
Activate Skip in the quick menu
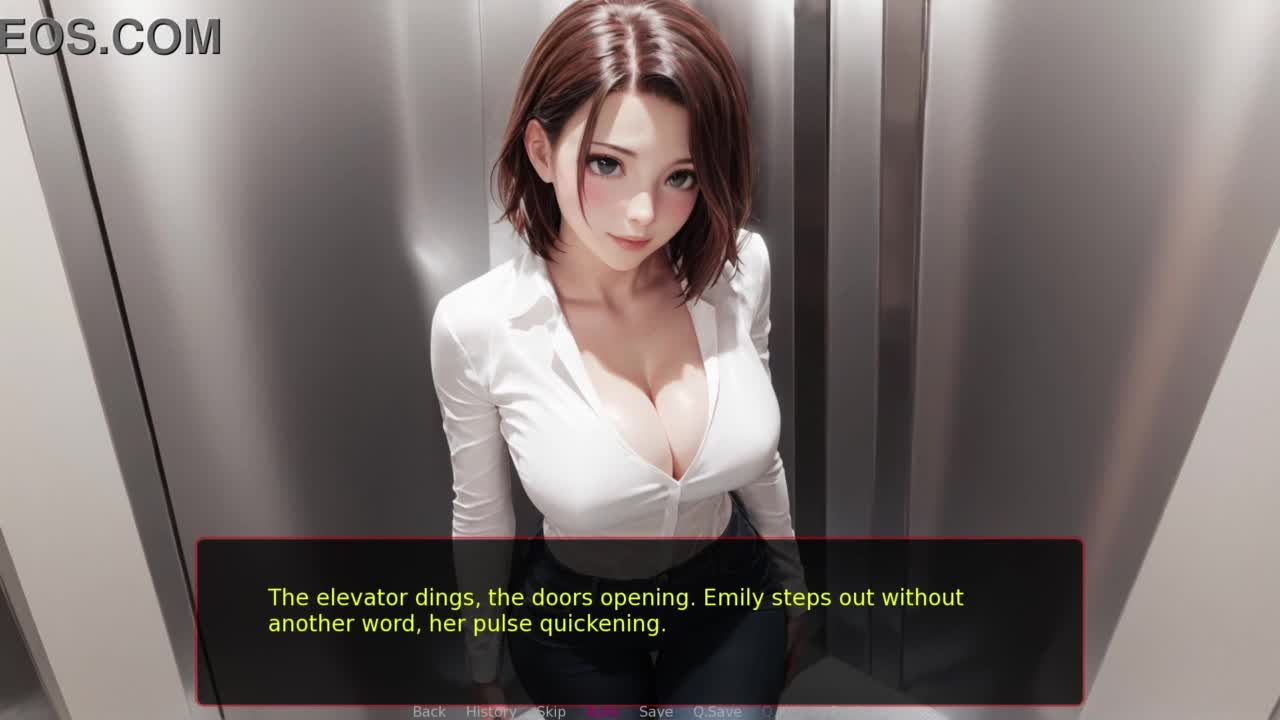(x=551, y=711)
